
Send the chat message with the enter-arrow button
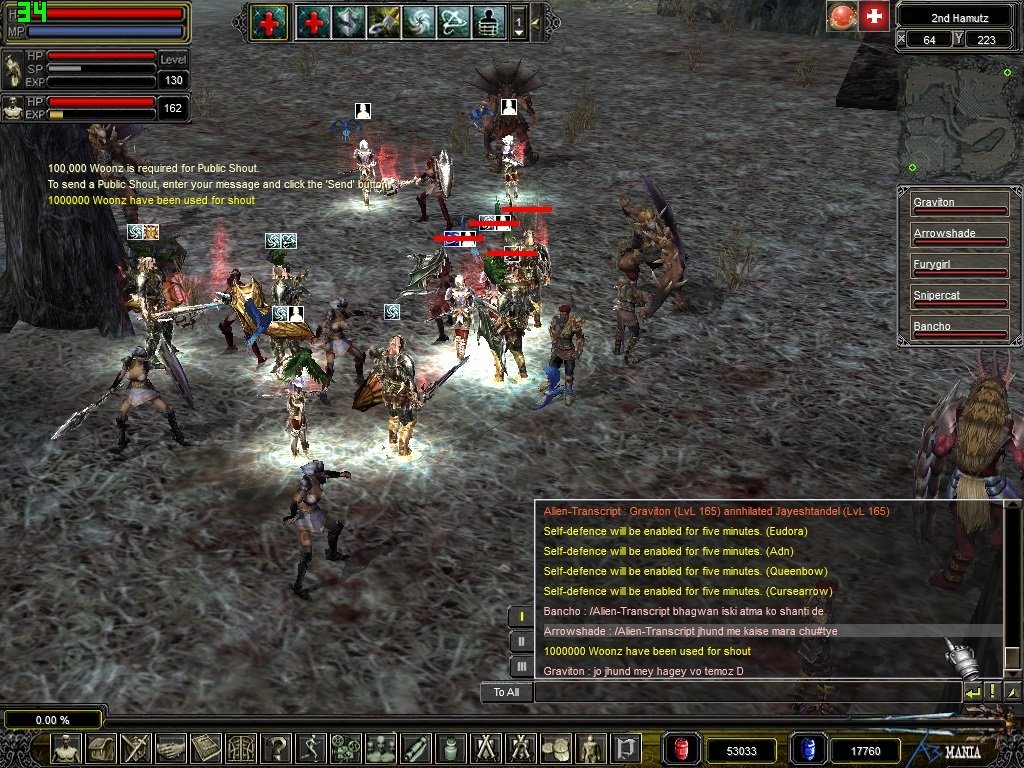click(972, 692)
